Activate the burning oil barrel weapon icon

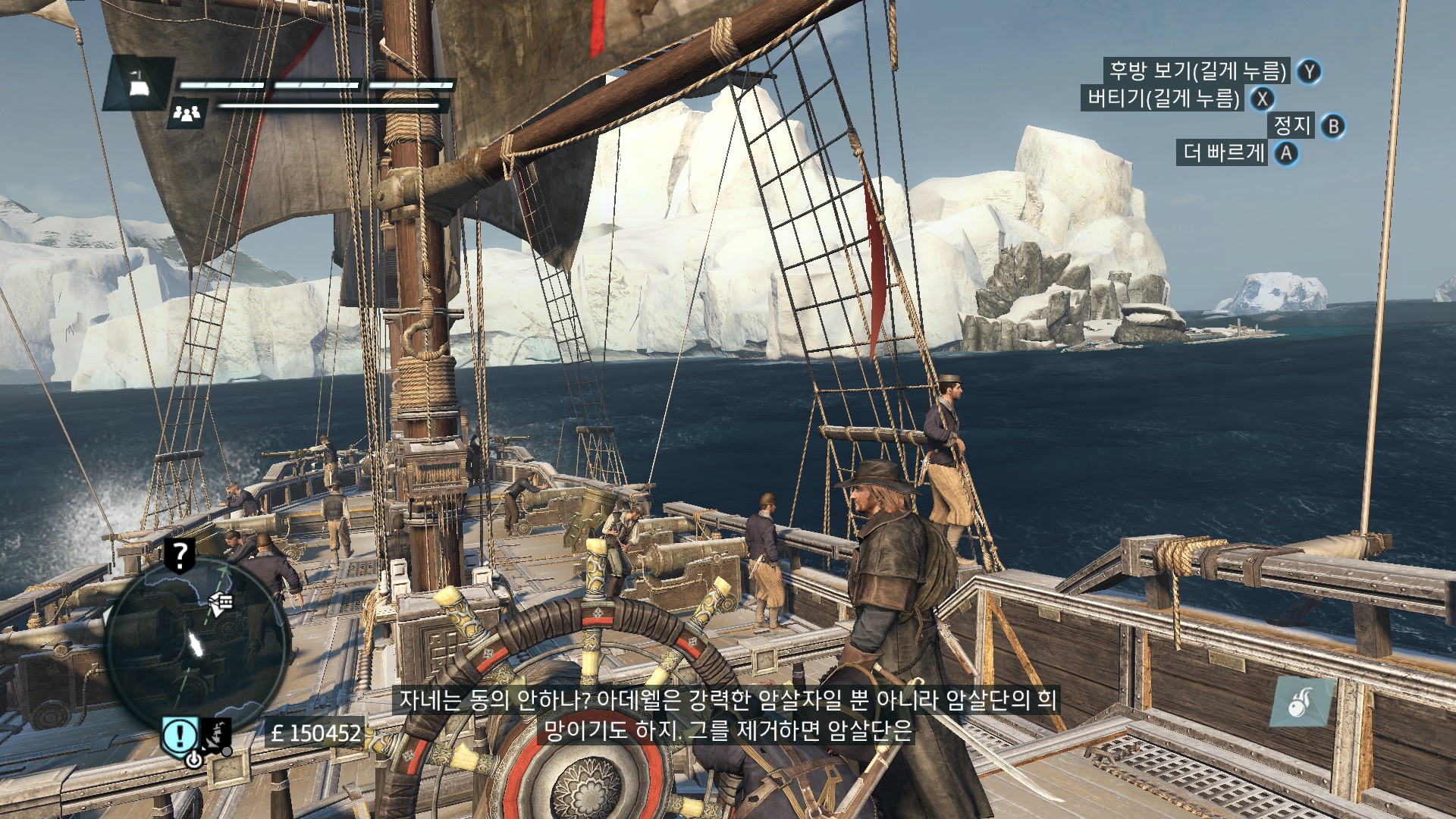[1301, 702]
